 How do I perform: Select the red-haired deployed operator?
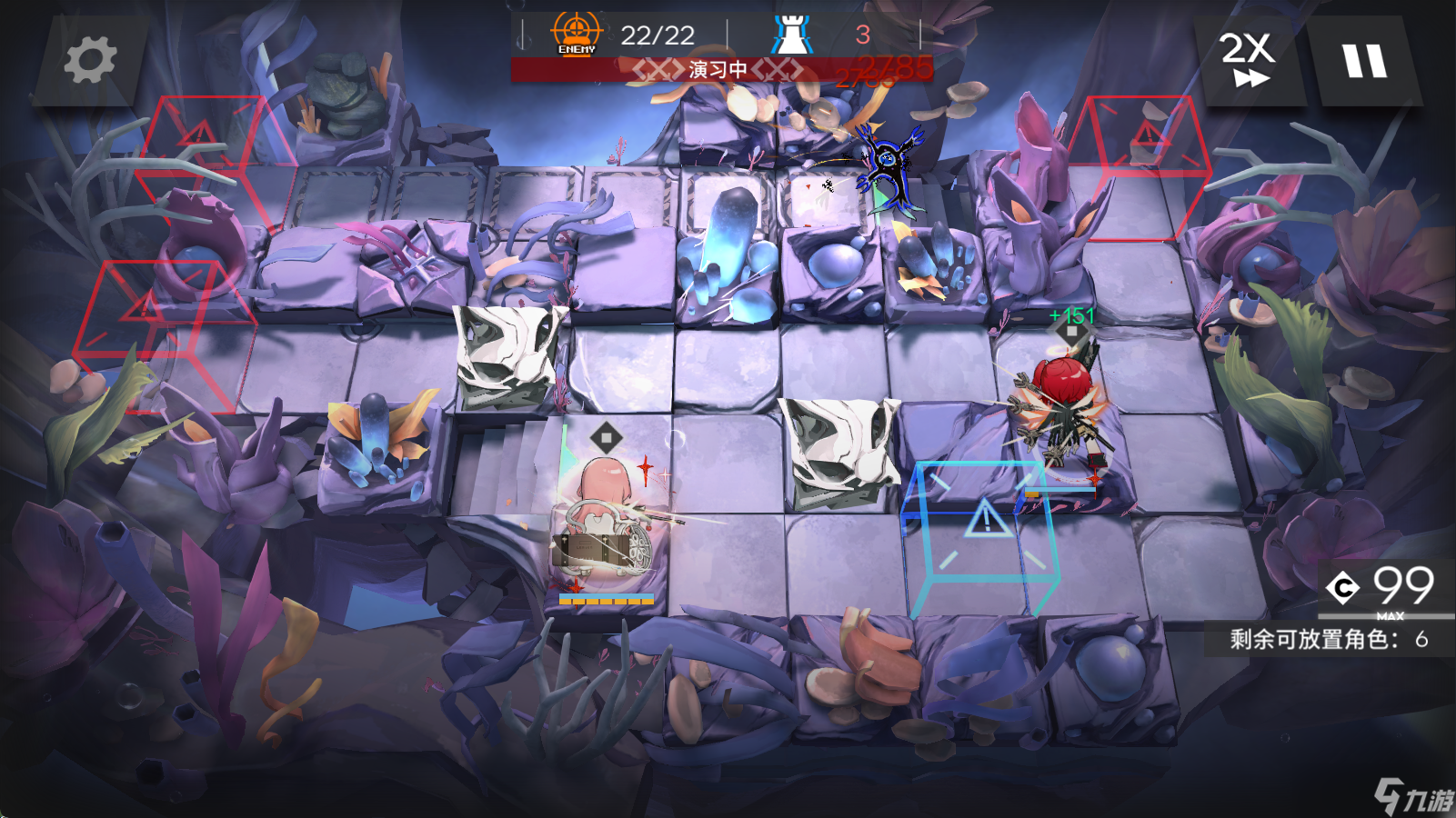1061,409
